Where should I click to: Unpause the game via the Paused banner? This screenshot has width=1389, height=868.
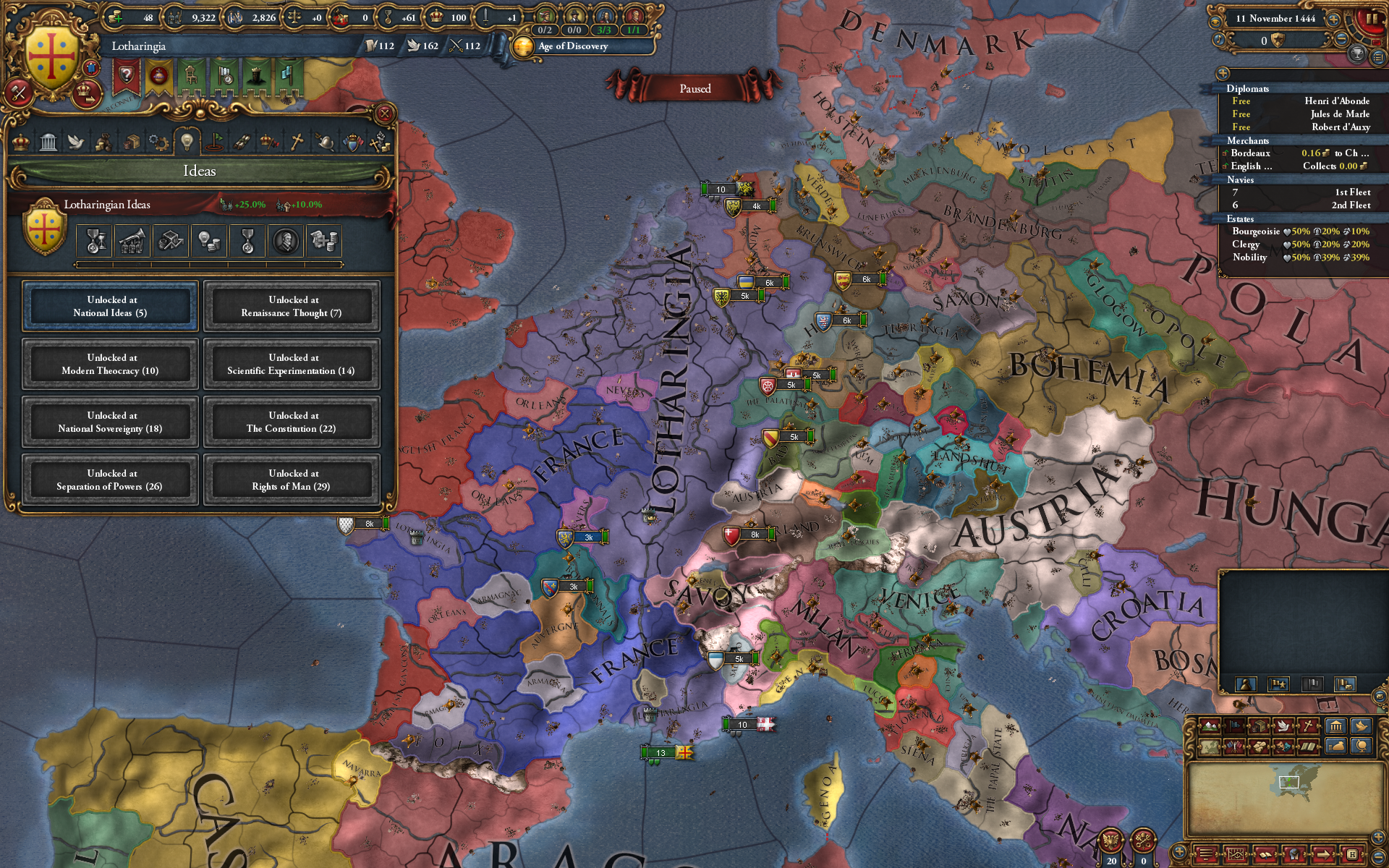694,88
